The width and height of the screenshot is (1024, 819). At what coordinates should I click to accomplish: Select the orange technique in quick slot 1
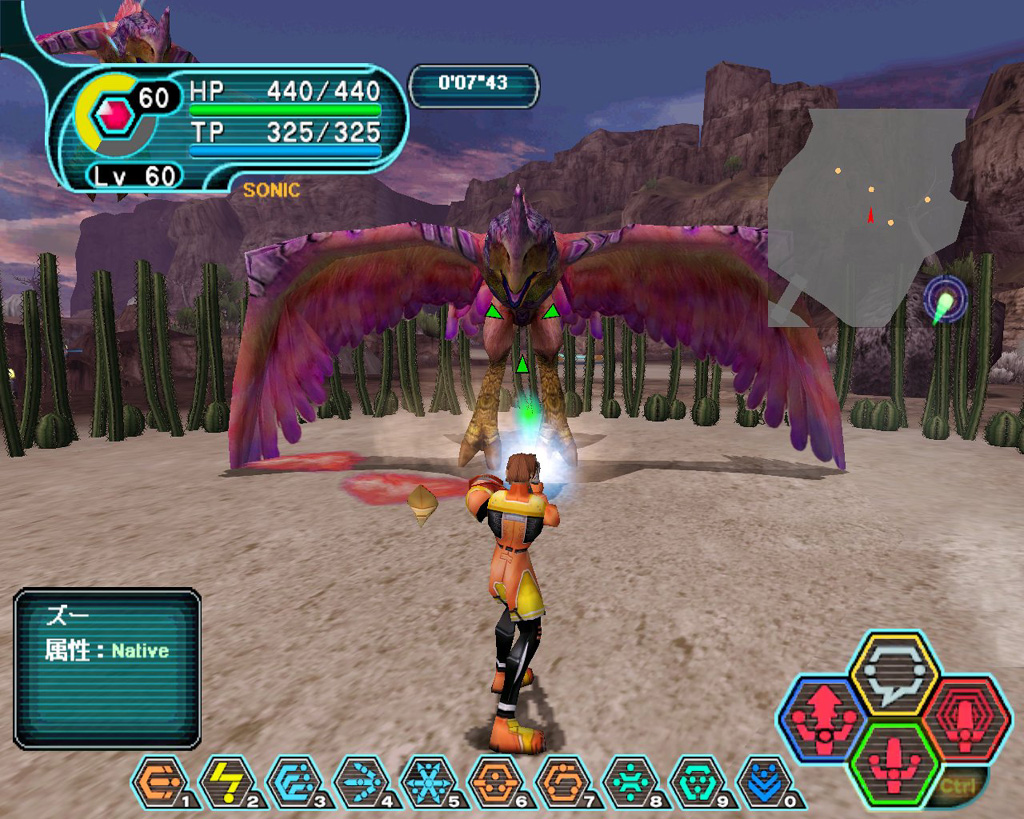[x=160, y=782]
